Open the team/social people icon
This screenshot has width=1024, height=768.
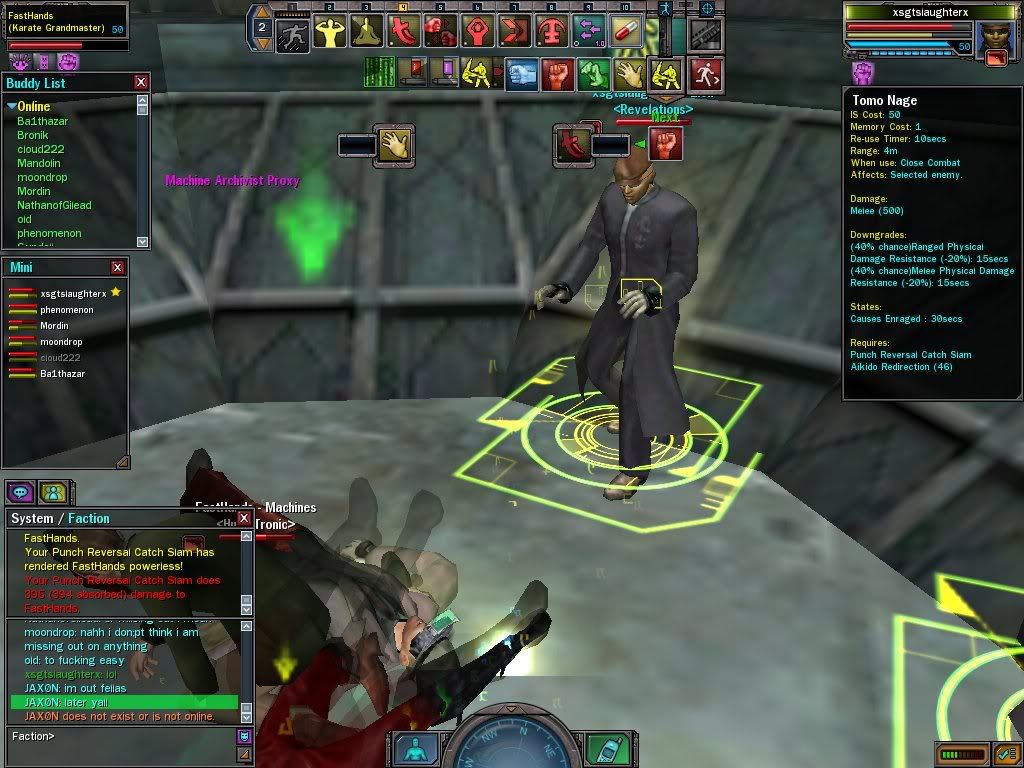pos(53,492)
